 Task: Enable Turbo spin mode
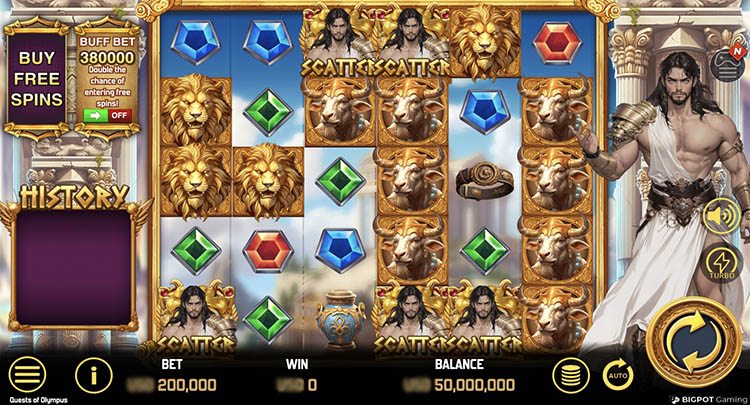(722, 261)
